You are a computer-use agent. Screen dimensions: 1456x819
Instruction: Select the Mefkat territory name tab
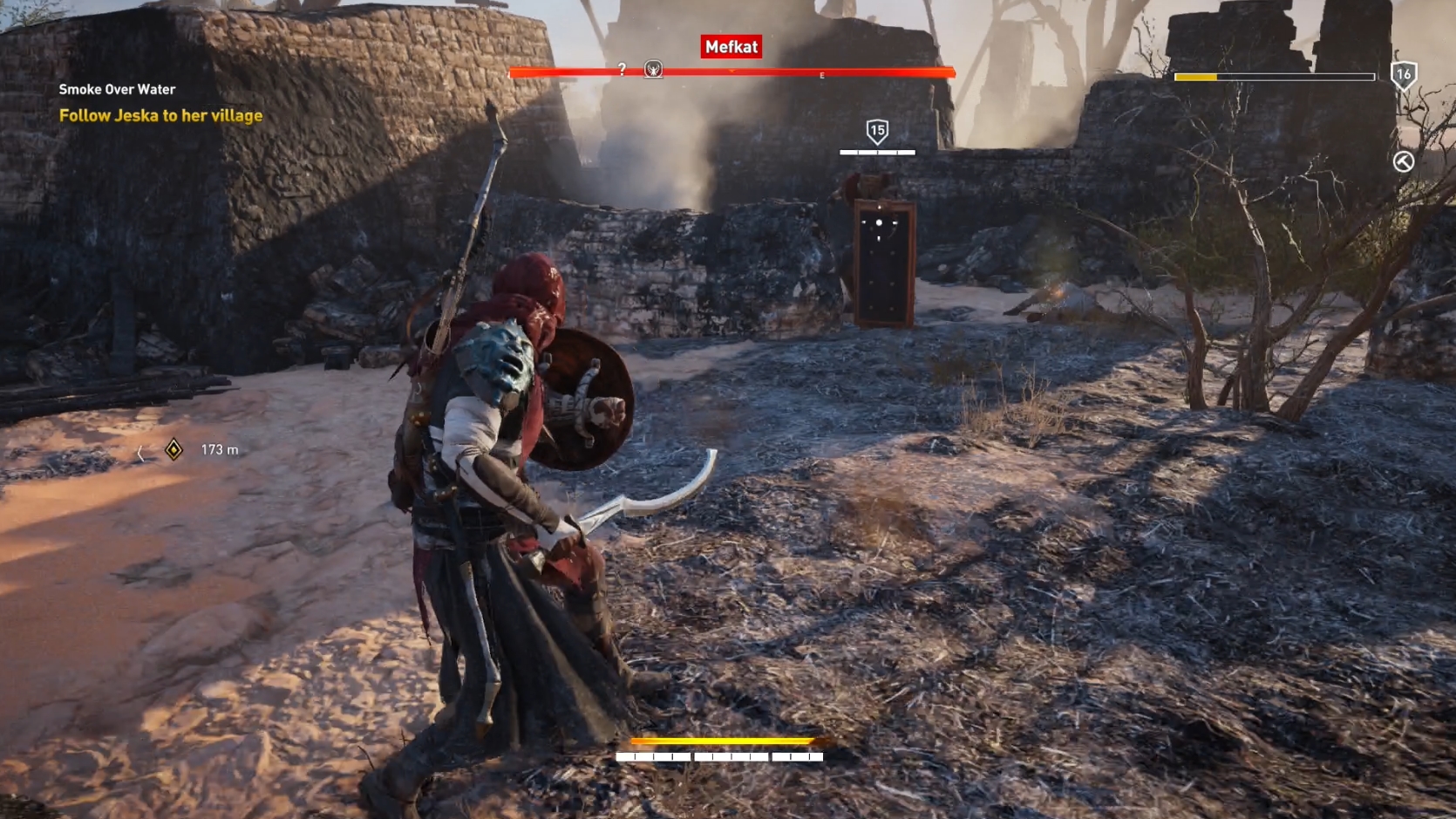(x=731, y=48)
